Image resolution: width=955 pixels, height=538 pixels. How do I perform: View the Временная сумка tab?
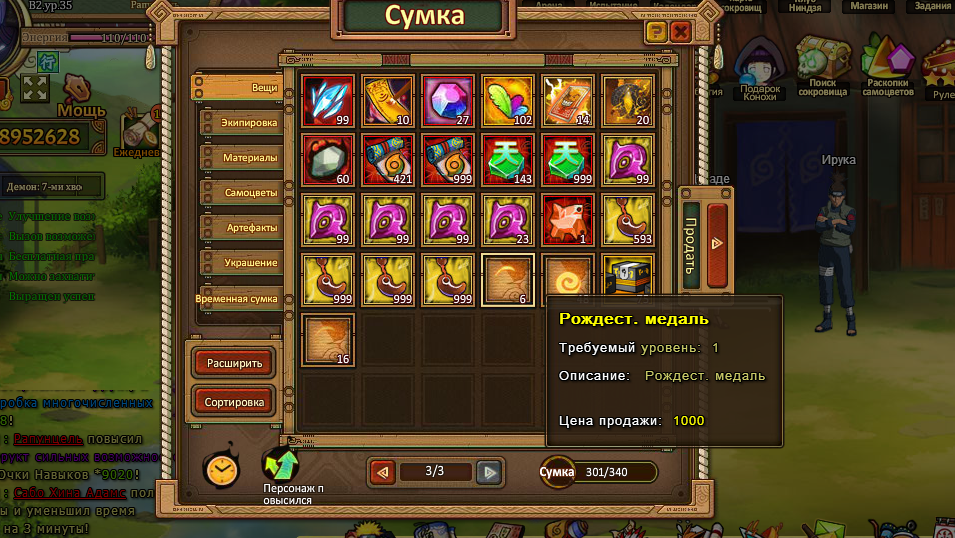(x=238, y=298)
